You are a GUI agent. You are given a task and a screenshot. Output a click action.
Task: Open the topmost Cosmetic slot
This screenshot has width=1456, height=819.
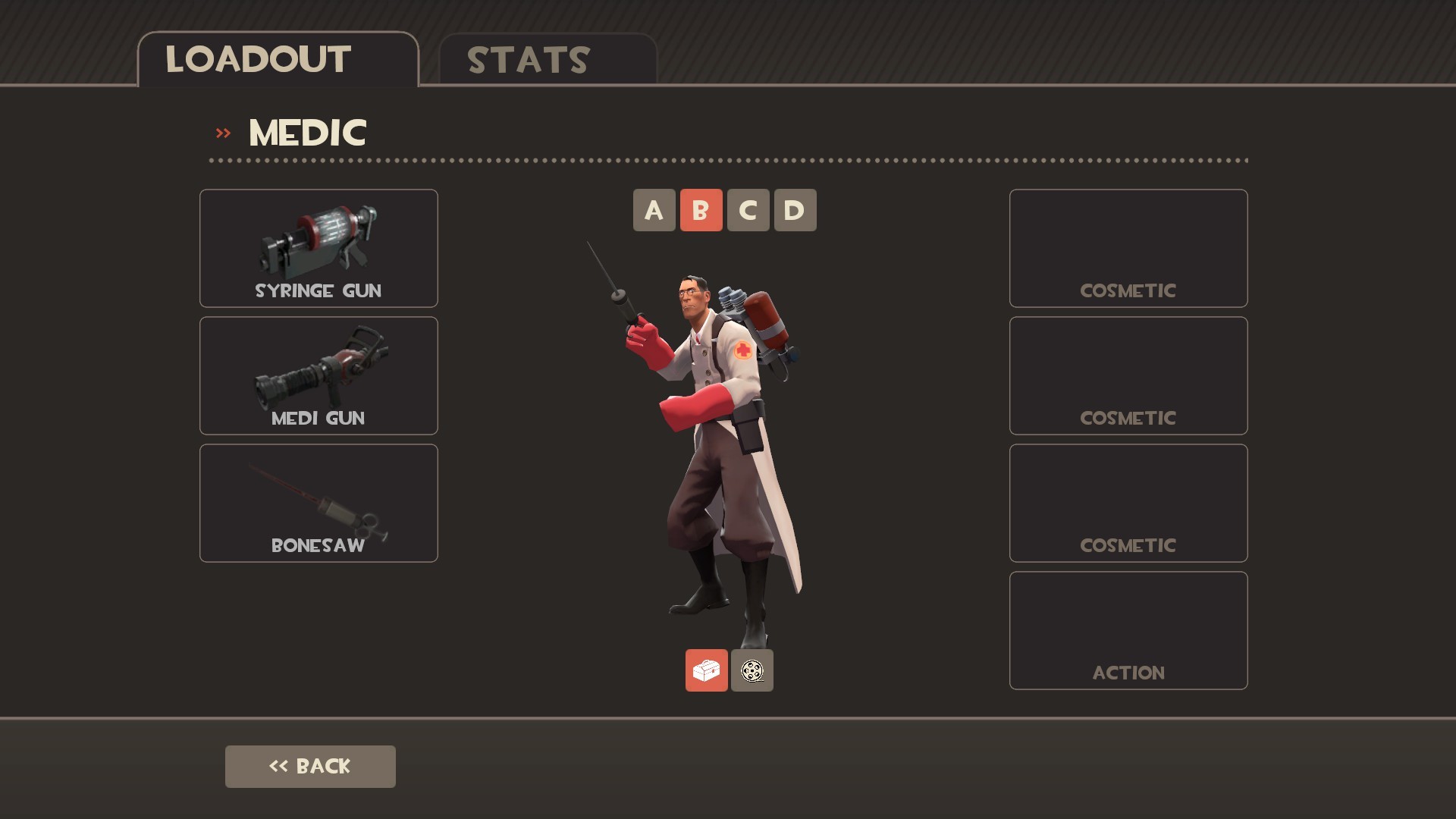pos(1128,248)
